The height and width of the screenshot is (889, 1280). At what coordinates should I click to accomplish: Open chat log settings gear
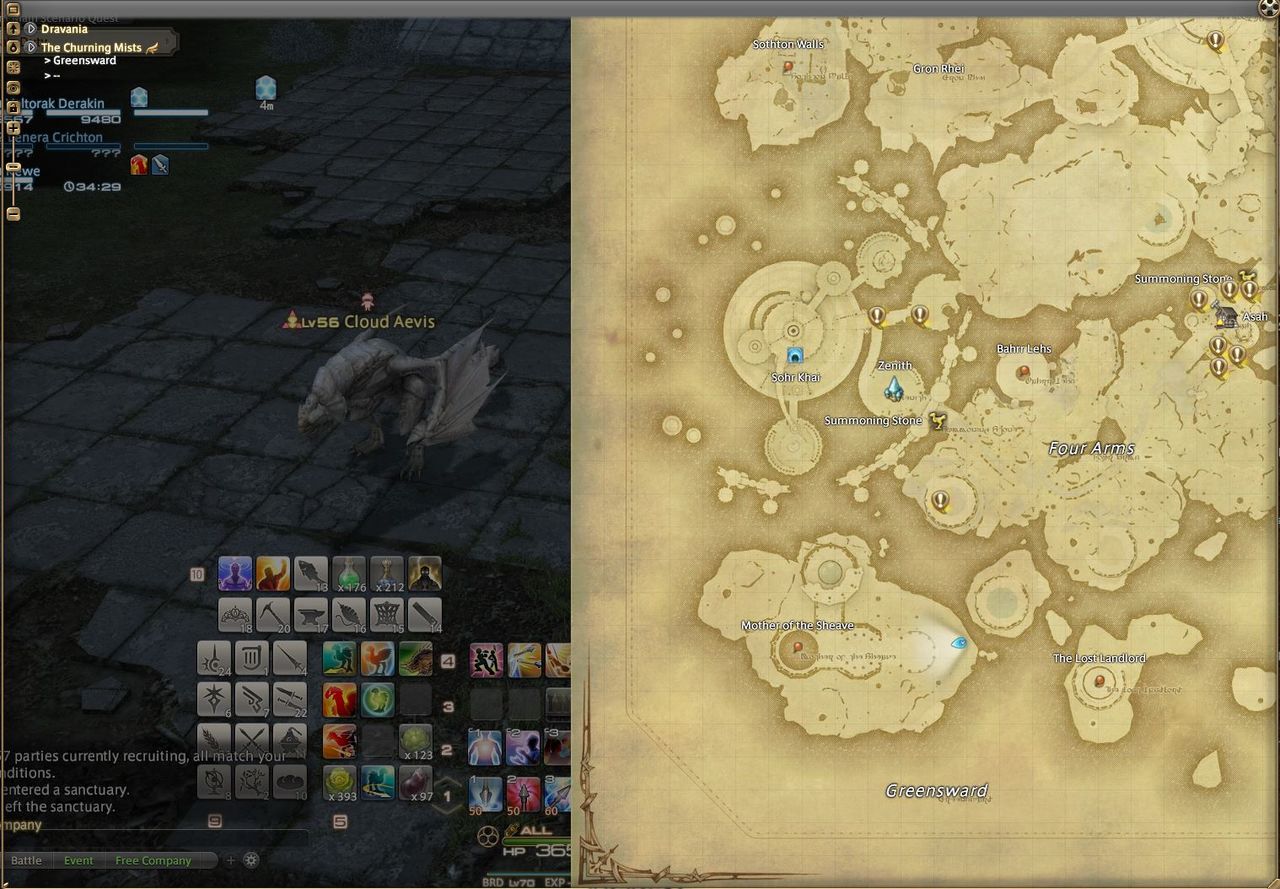click(x=251, y=860)
